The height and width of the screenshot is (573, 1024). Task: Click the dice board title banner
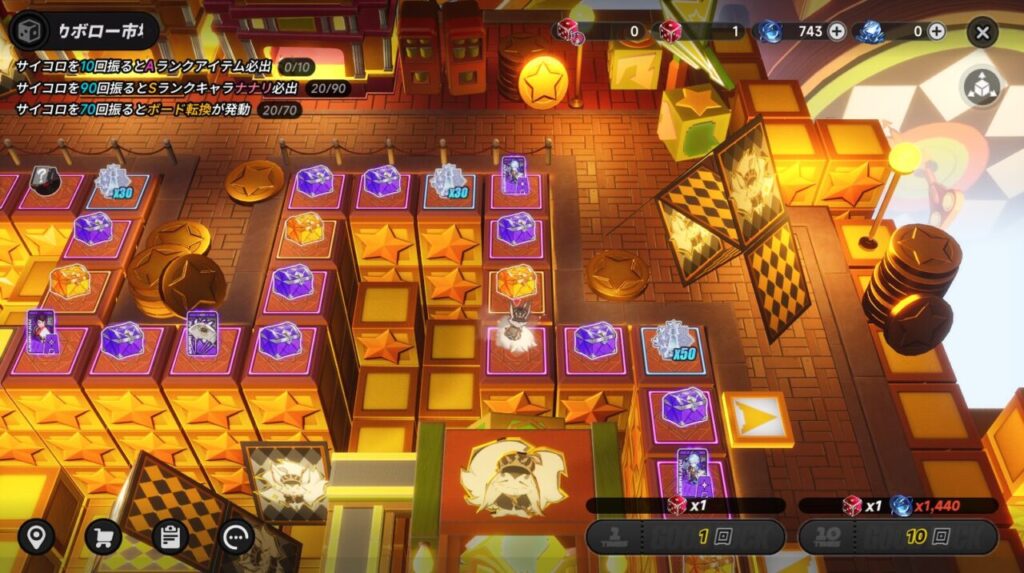[84, 31]
